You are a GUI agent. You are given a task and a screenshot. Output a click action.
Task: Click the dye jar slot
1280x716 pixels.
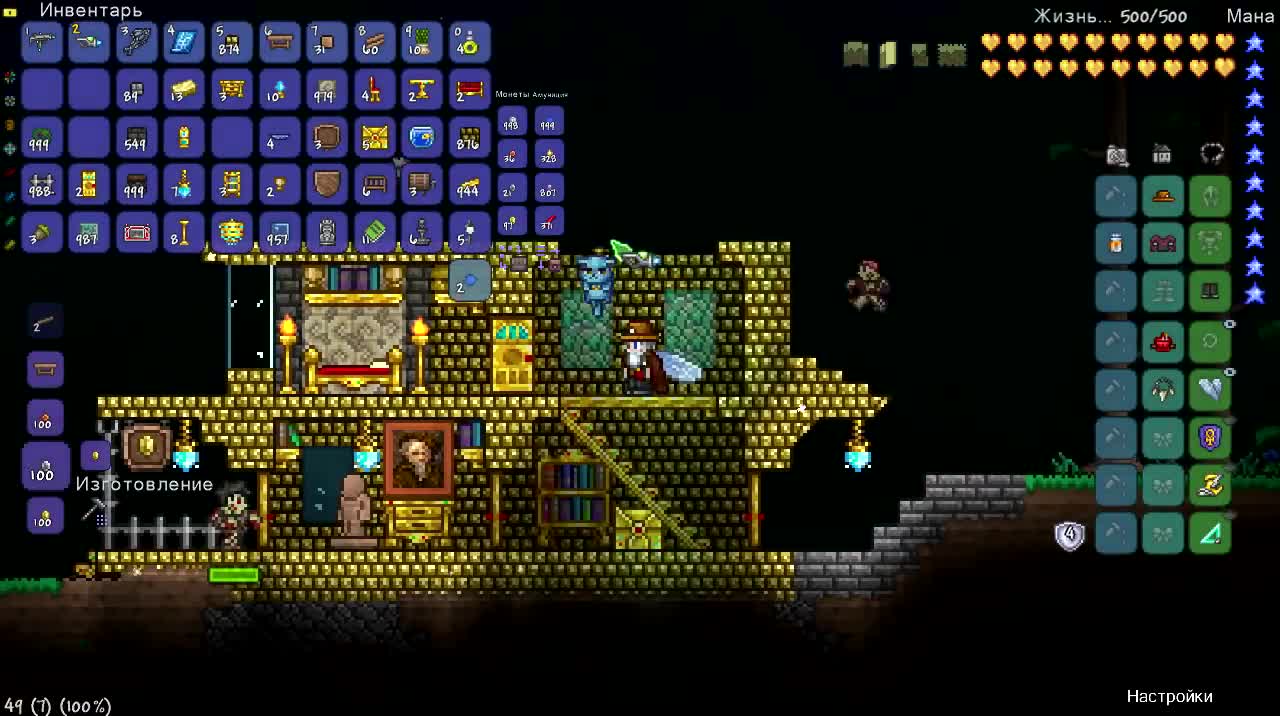(1116, 243)
